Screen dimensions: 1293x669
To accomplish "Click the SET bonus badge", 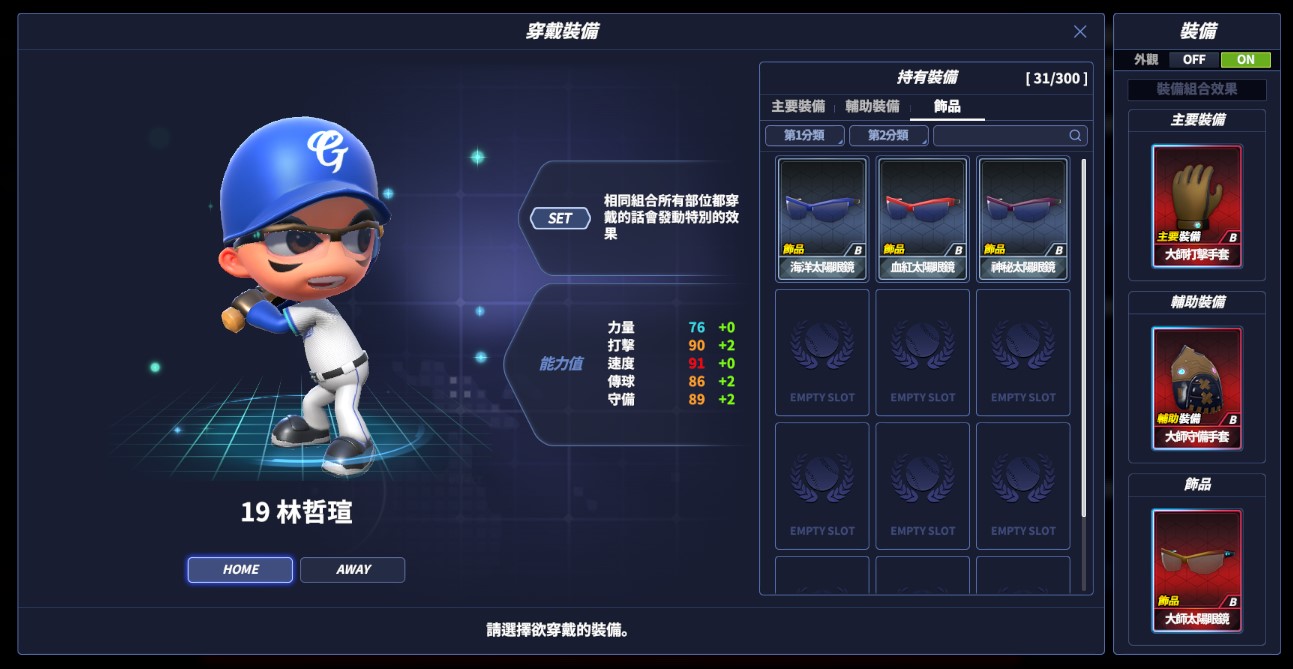I will pos(560,218).
